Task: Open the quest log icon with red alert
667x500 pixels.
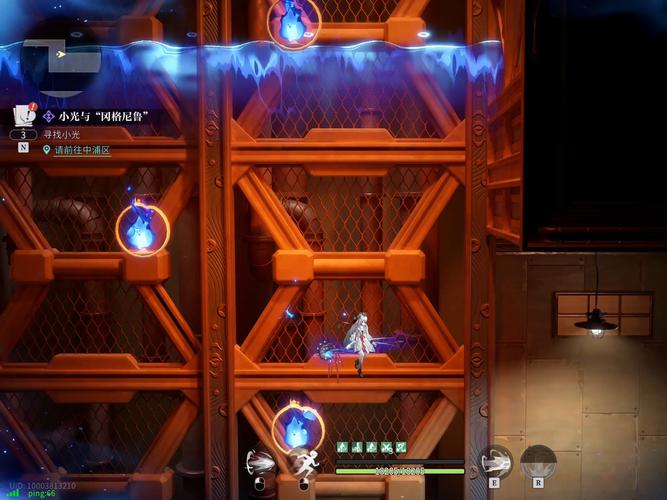Action: [x=24, y=115]
